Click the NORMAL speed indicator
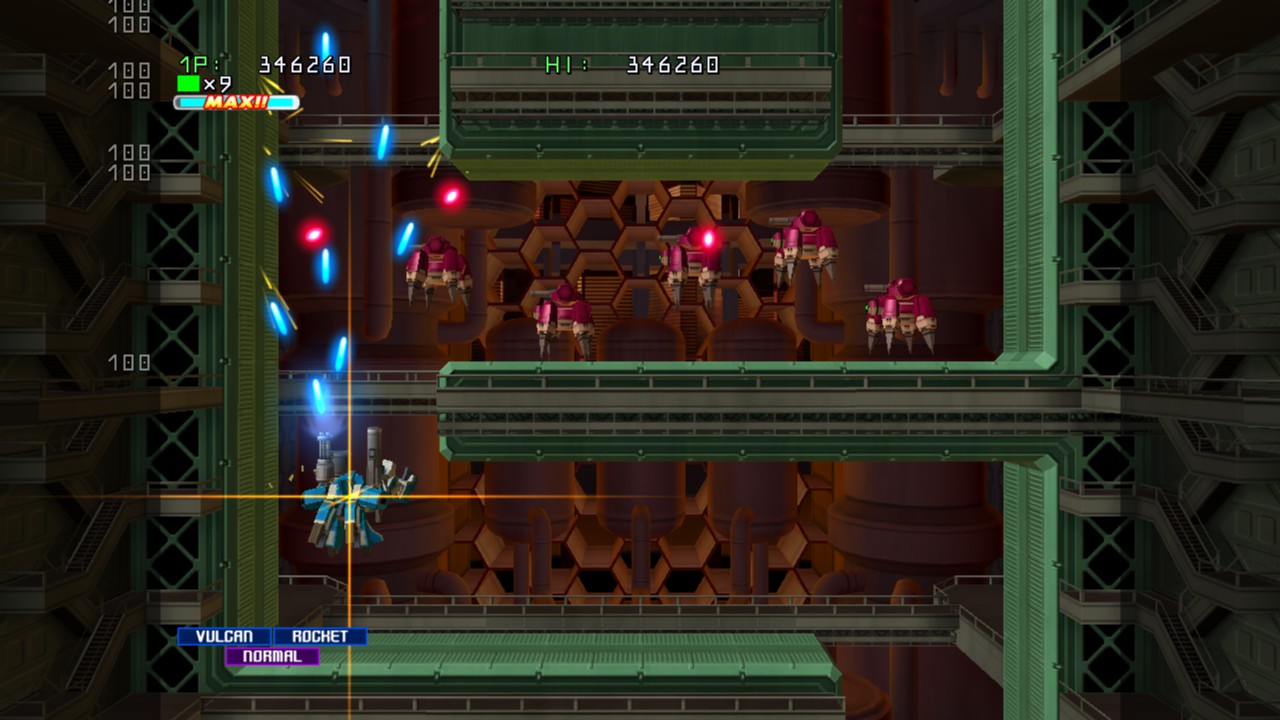The width and height of the screenshot is (1280, 720). 270,656
